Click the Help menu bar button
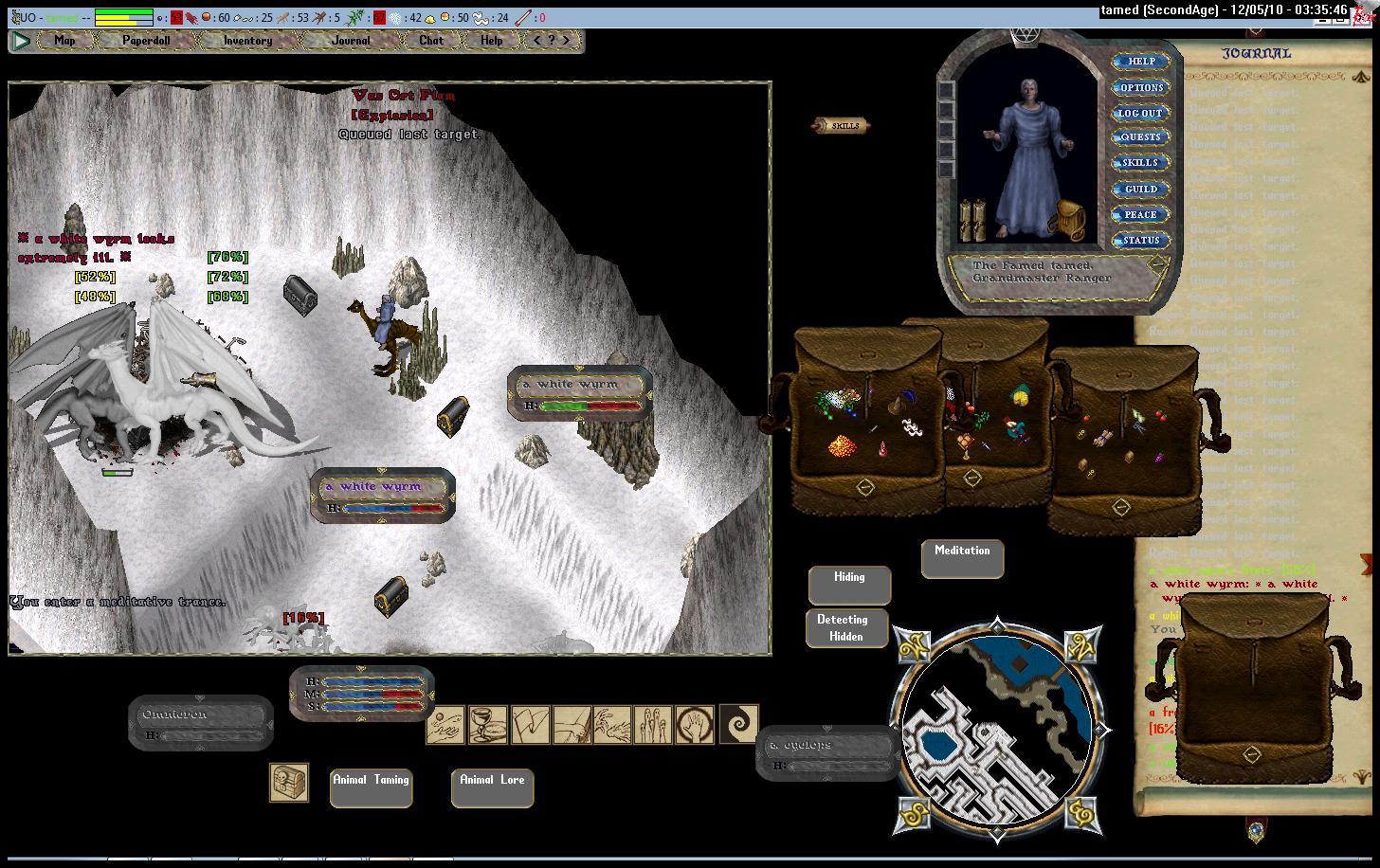This screenshot has height=868, width=1380. [491, 41]
